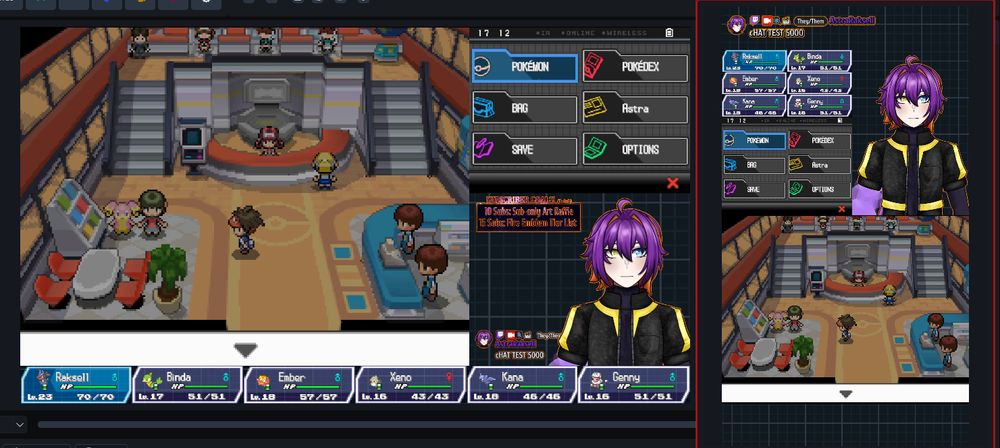Select the Astra trainer card in the larger view

tap(635, 108)
